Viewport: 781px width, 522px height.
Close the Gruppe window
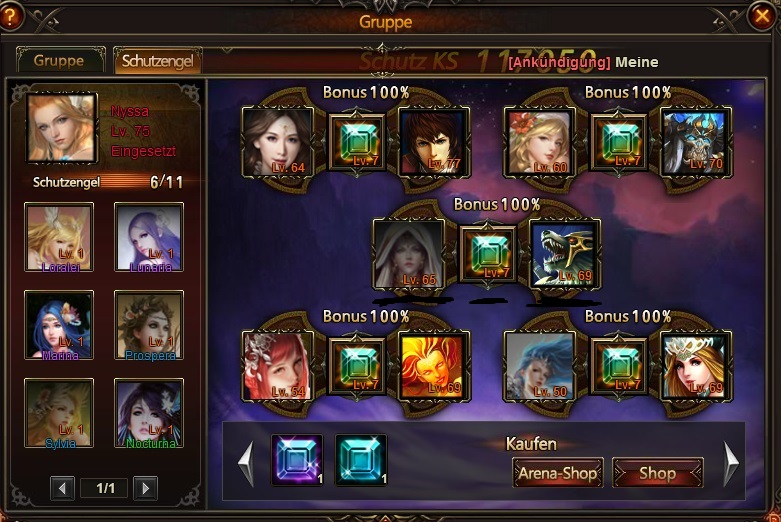pyautogui.click(x=761, y=16)
